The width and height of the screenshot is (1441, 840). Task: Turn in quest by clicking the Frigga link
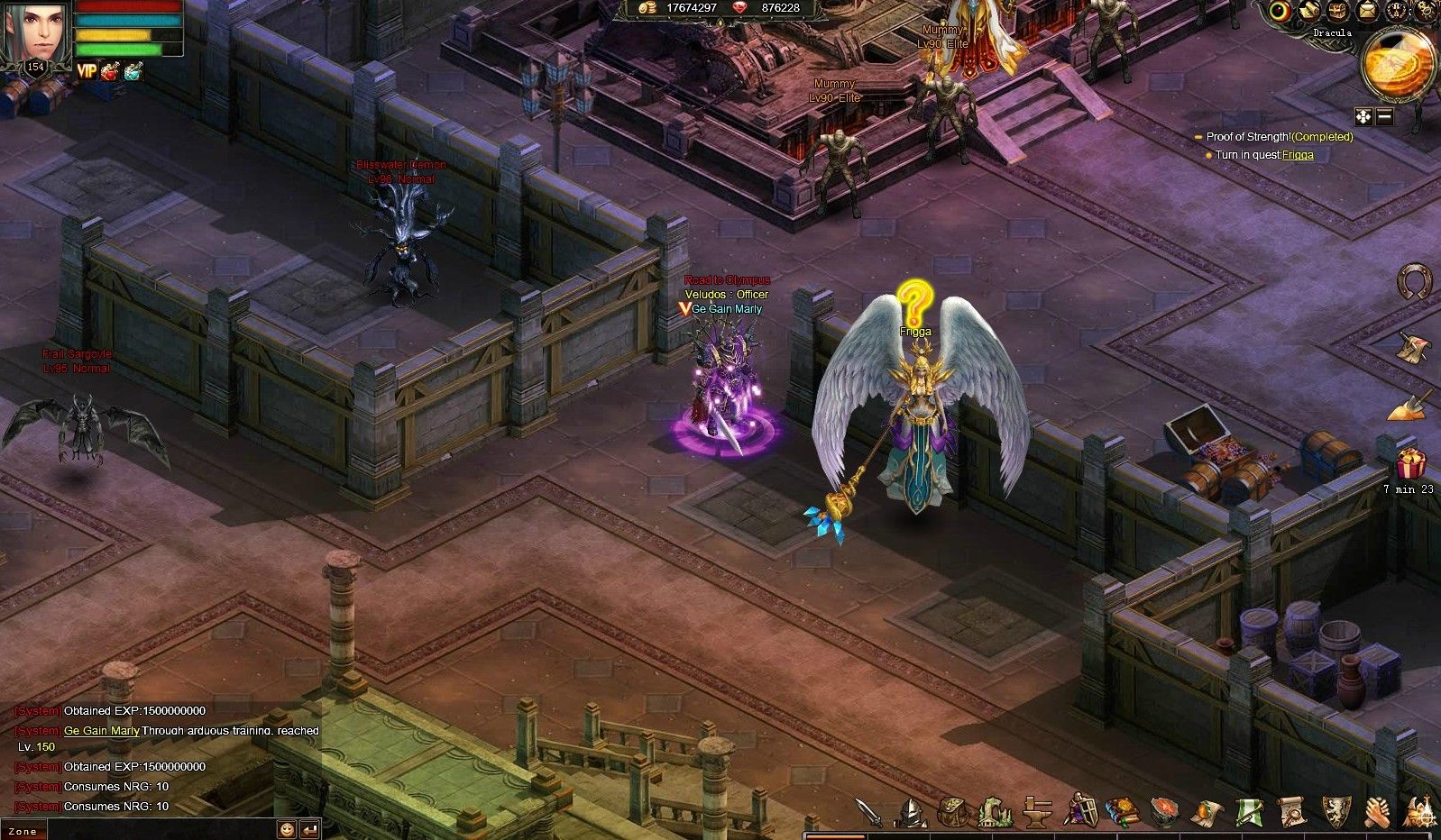tap(1296, 154)
